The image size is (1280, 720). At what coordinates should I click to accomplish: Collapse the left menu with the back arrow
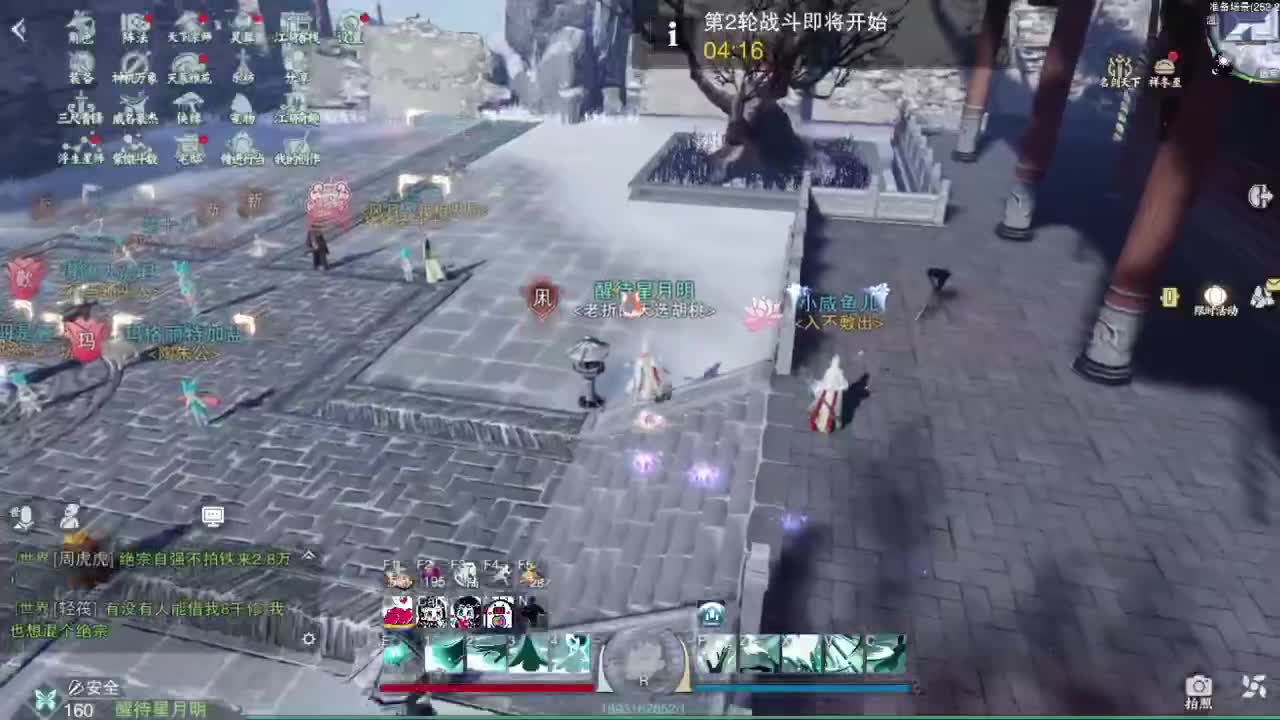(x=18, y=27)
